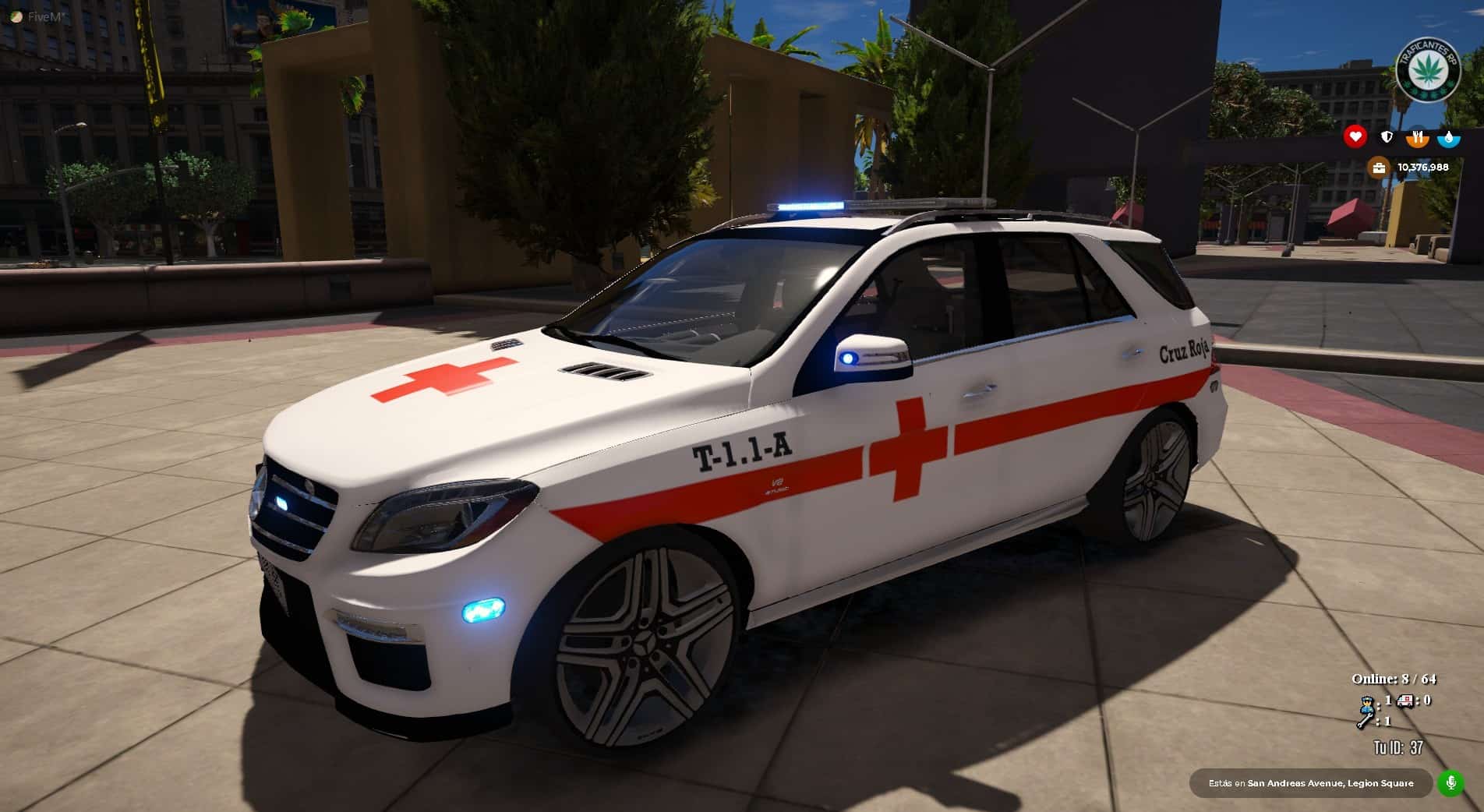Screen dimensions: 1484x812
Task: Open the orange fork-and-knife hunger icon
Action: (x=1417, y=137)
